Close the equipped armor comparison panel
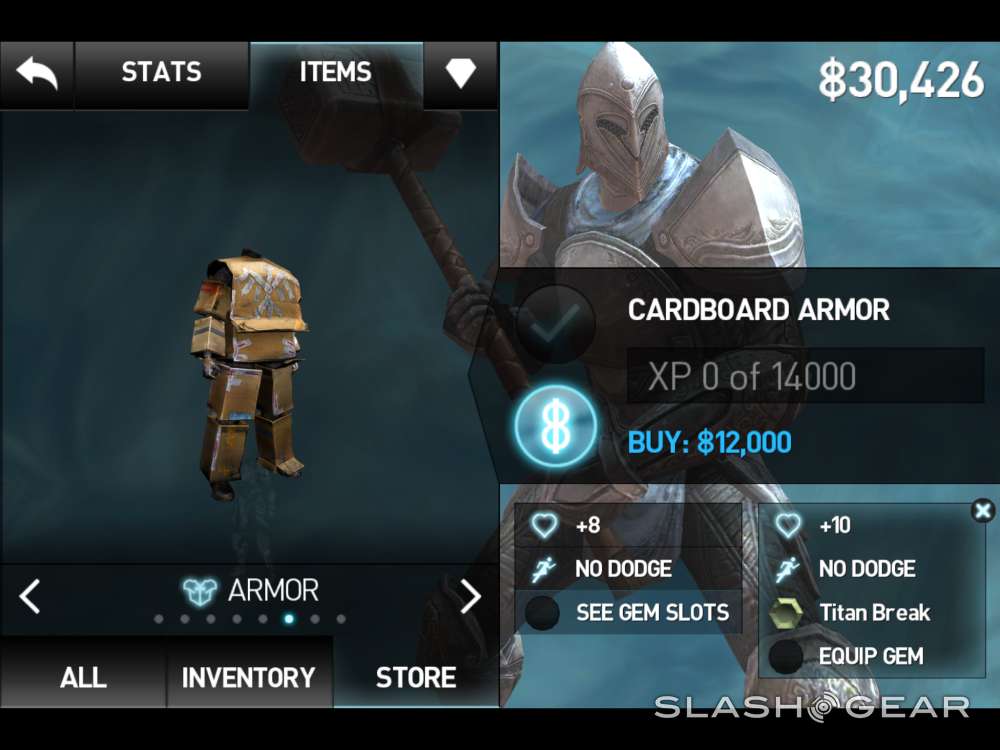Image resolution: width=1000 pixels, height=750 pixels. [x=983, y=512]
